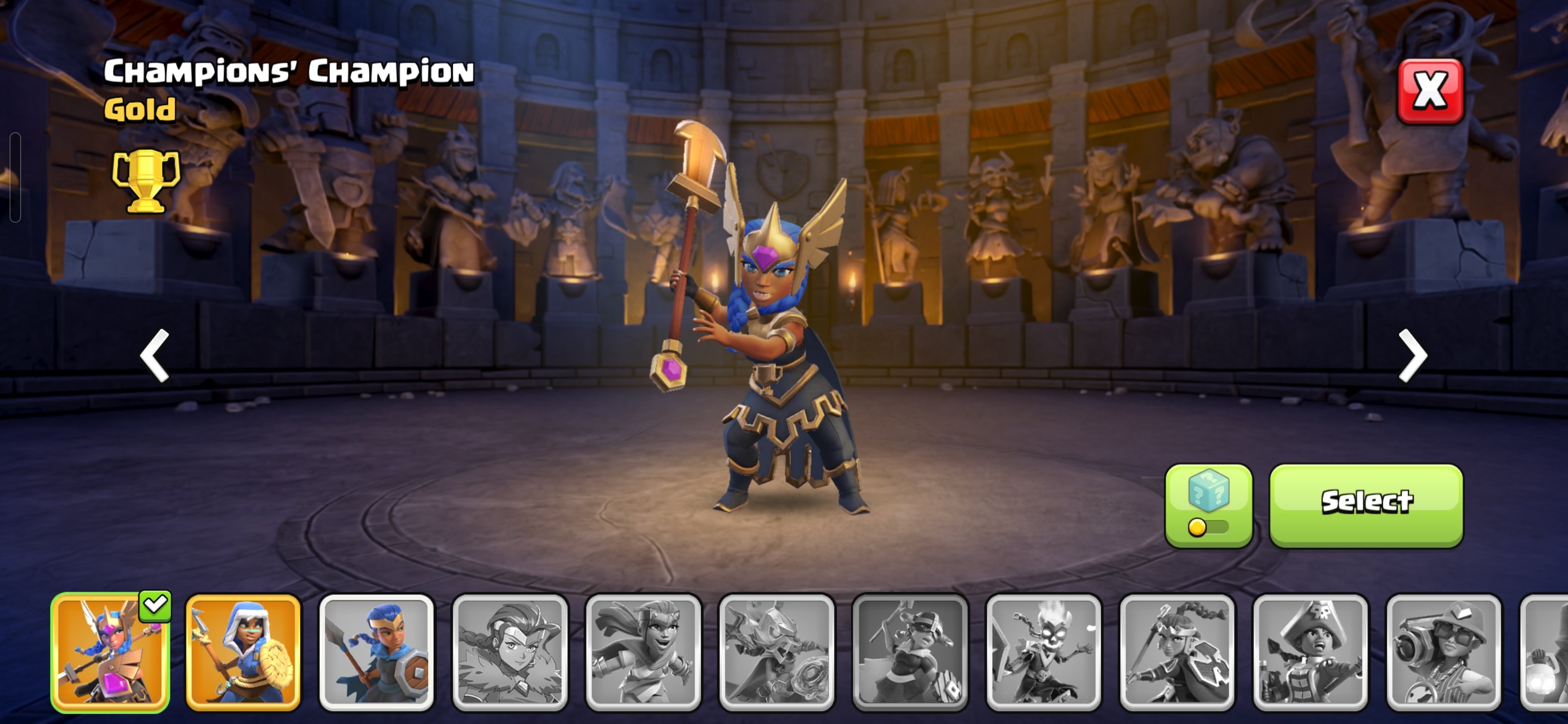Image resolution: width=1568 pixels, height=724 pixels.
Task: Show the previous skin with the left arrow
Action: click(x=155, y=355)
